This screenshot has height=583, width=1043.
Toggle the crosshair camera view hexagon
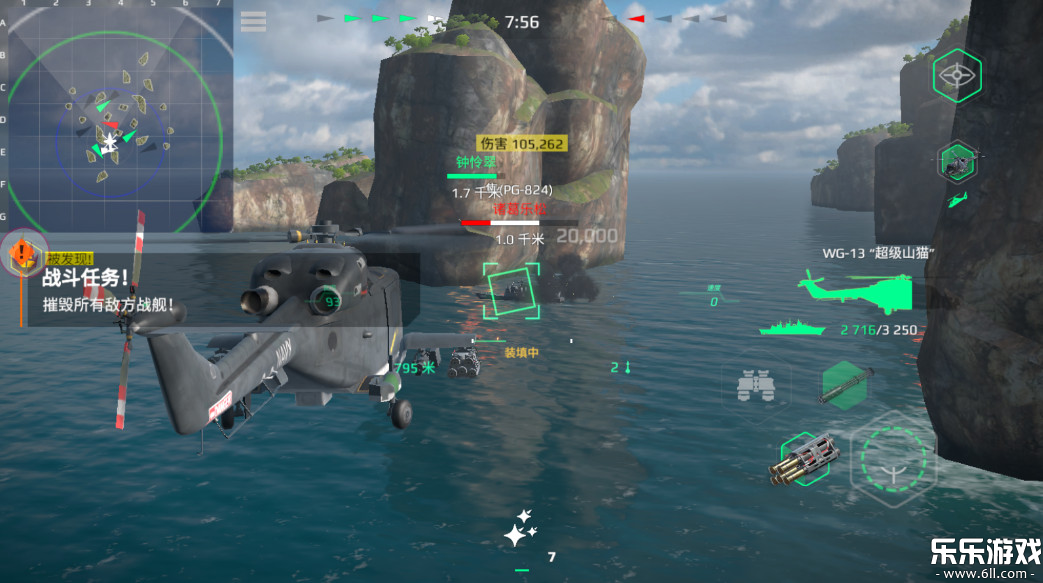(x=957, y=76)
